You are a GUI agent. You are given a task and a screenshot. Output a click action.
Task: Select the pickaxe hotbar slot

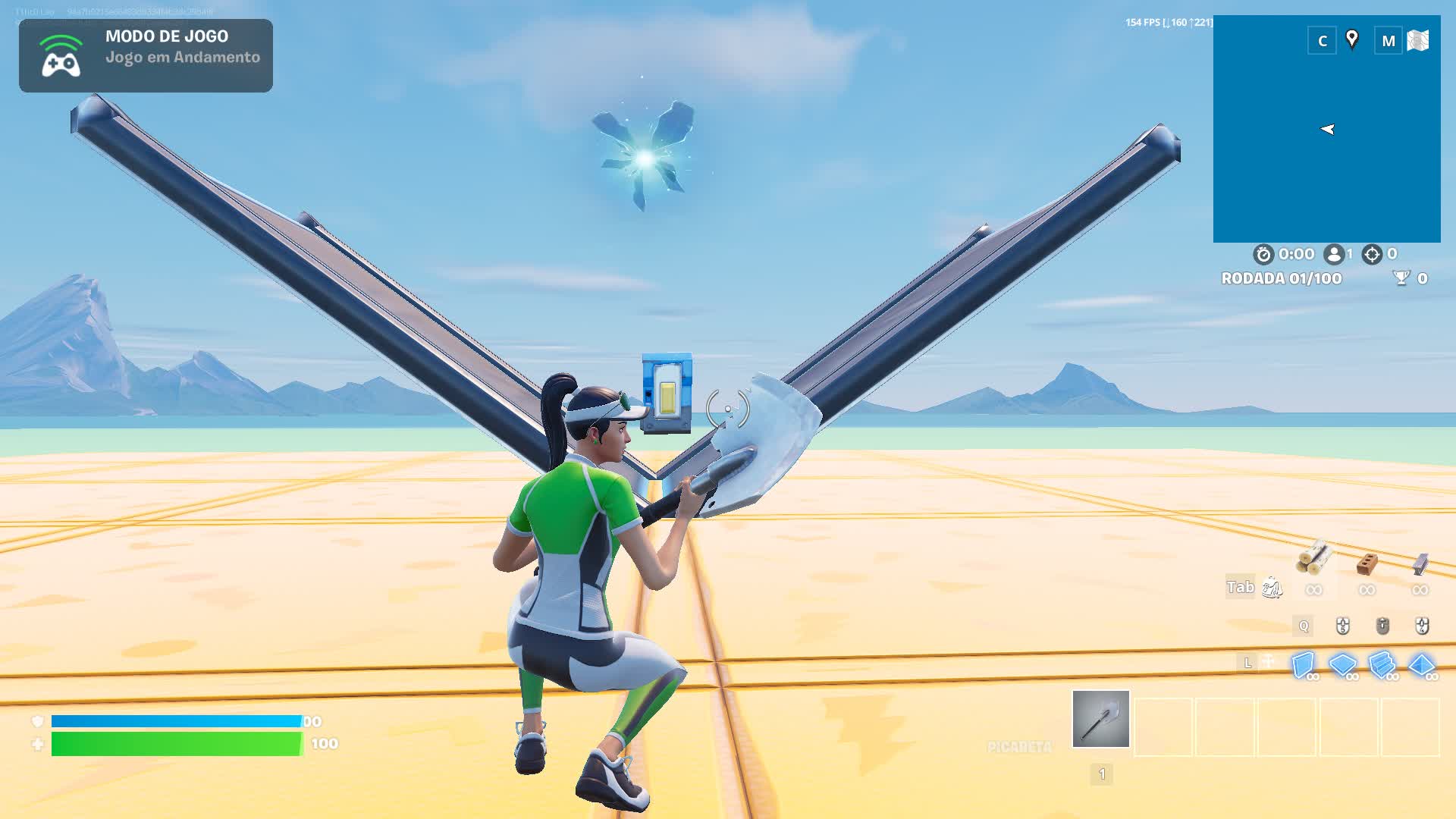point(1100,719)
